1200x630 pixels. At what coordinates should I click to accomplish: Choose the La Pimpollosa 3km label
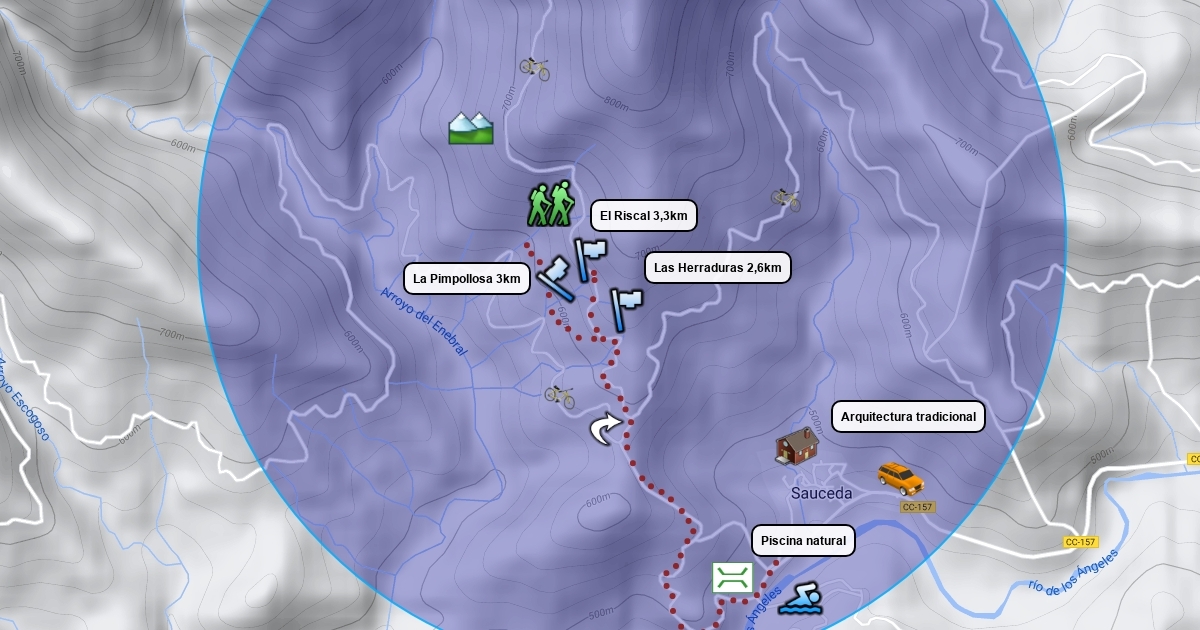(467, 278)
